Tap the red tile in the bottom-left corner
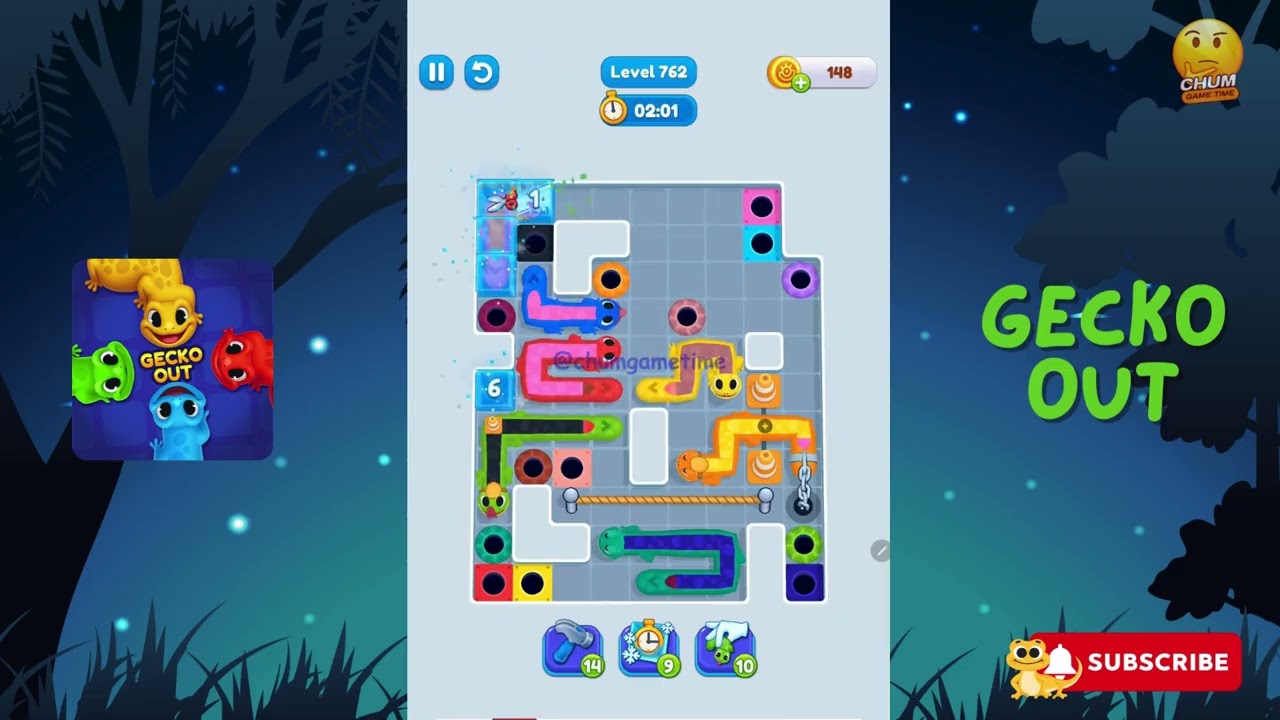Viewport: 1280px width, 720px height. pos(492,580)
